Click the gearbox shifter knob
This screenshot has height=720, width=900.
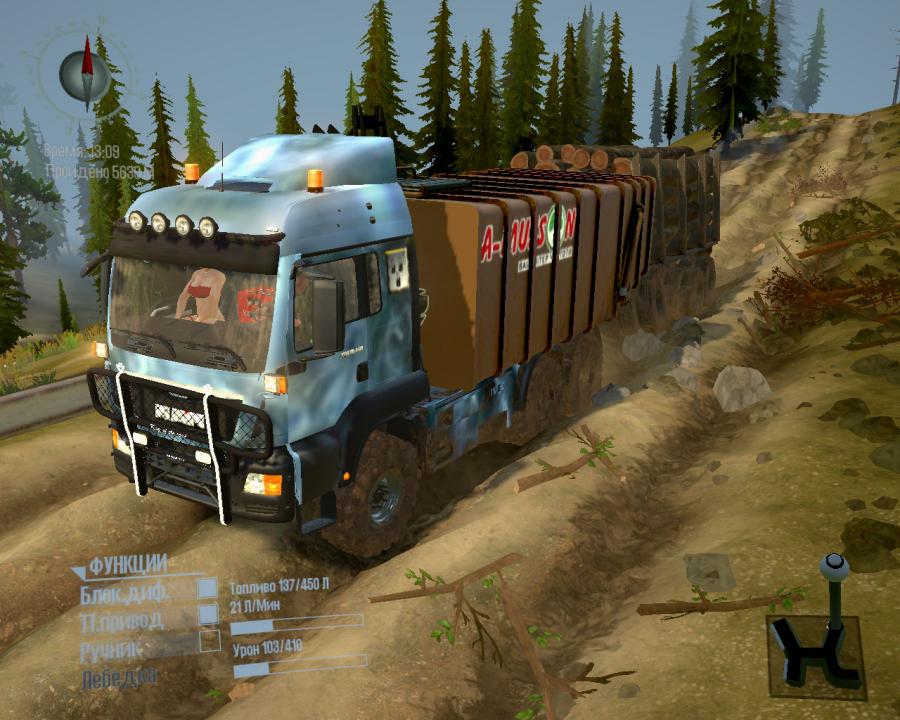pos(833,568)
